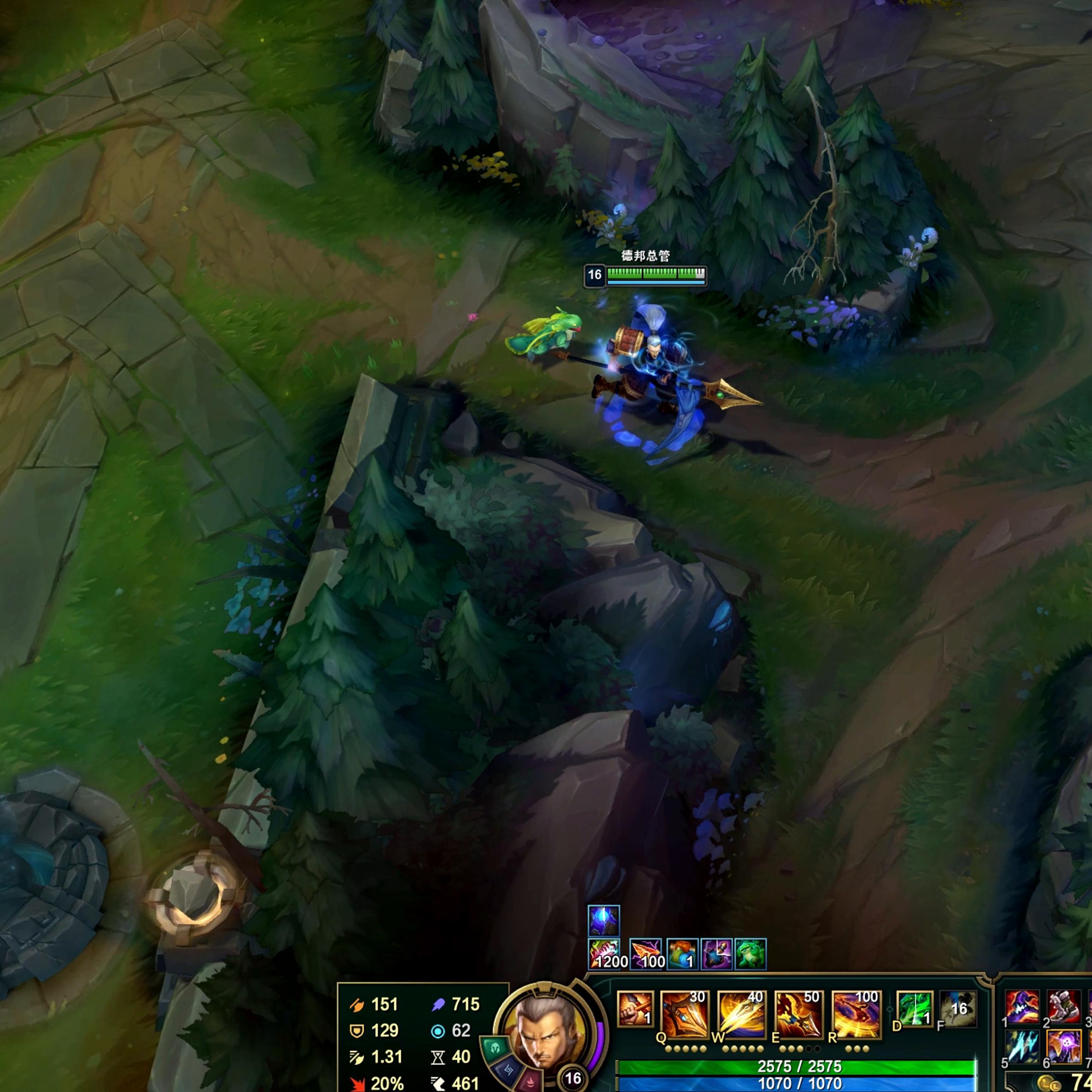Trigger the R ultimate Crescent Guard

[x=856, y=1014]
